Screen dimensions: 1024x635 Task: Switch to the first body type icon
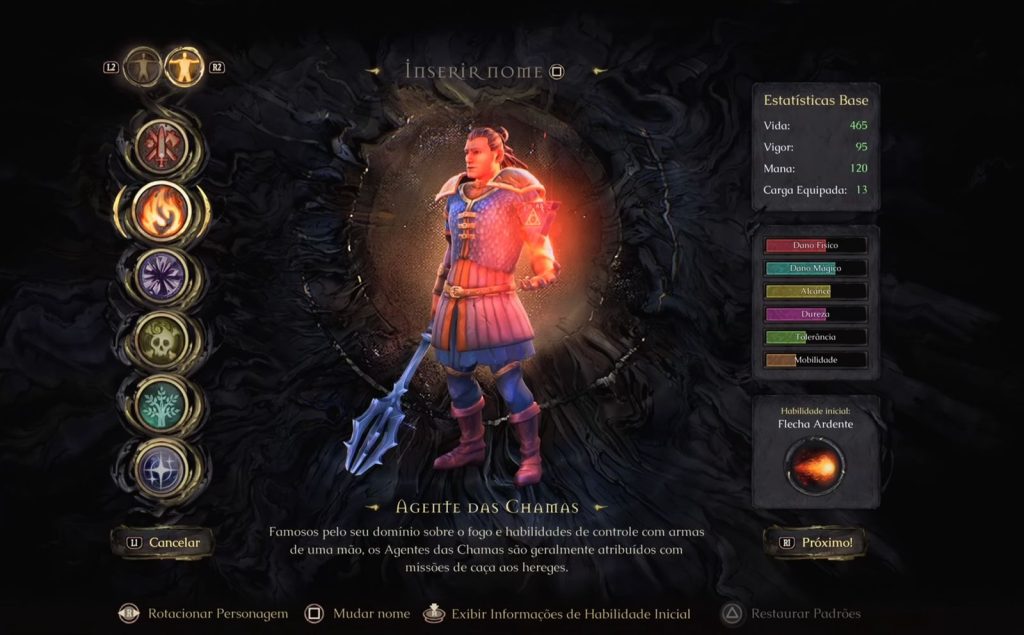coord(143,67)
